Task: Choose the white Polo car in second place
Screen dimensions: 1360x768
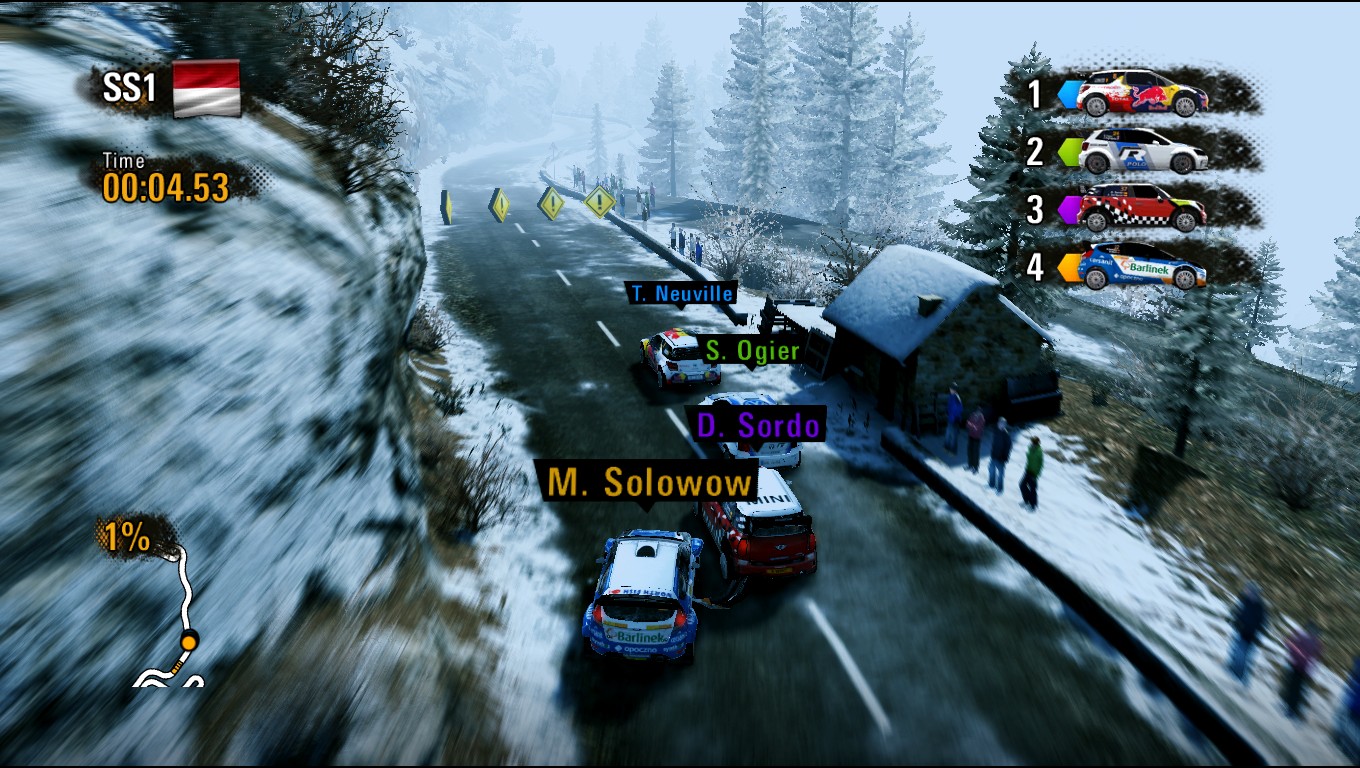Action: click(1142, 151)
